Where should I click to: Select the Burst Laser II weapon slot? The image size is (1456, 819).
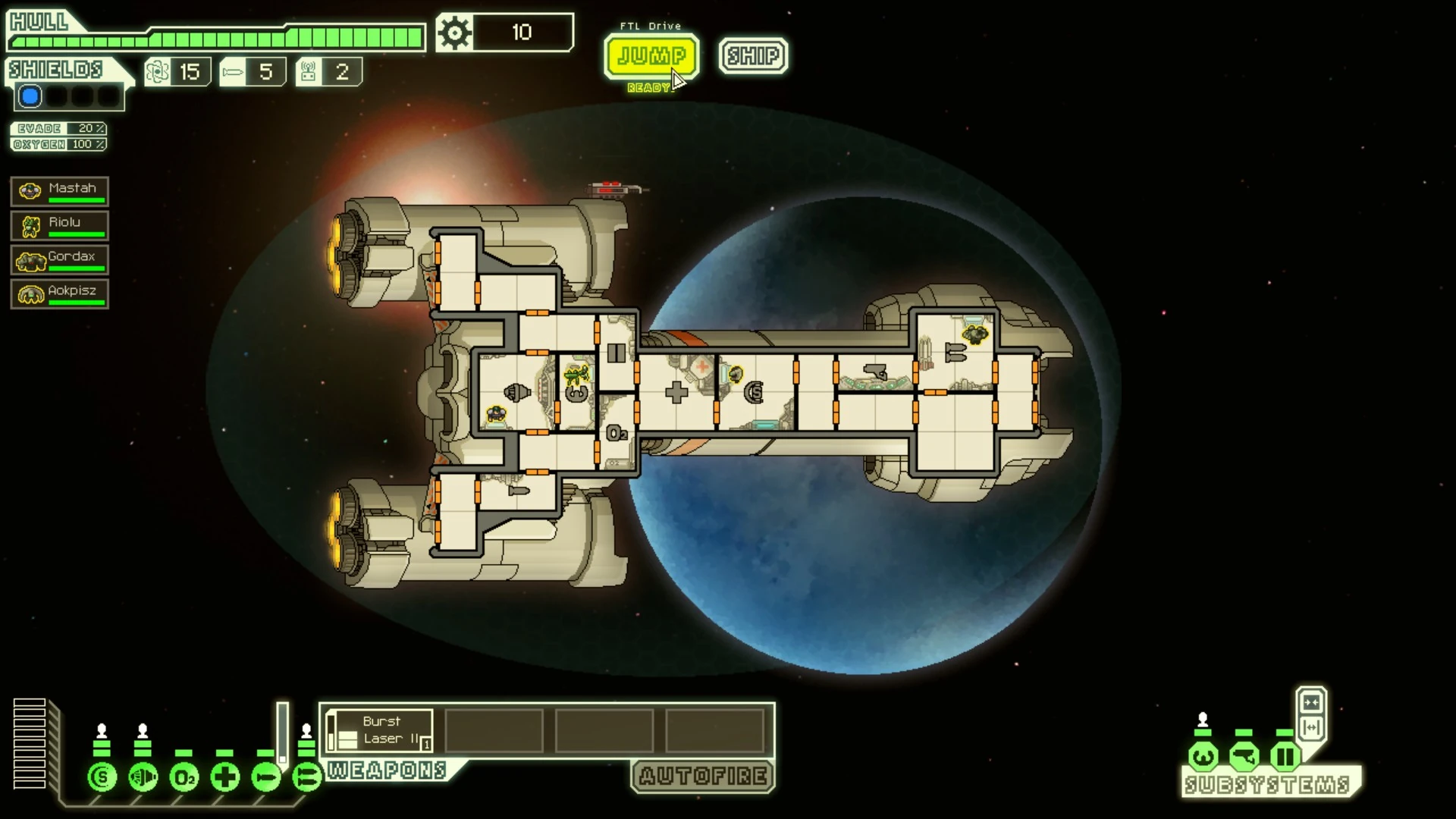(382, 730)
